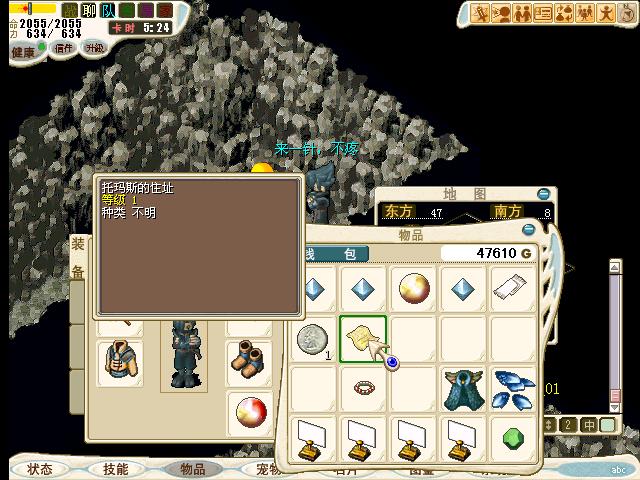Image resolution: width=640 pixels, height=480 pixels.
Task: Select Thomas's address note item
Action: [363, 339]
